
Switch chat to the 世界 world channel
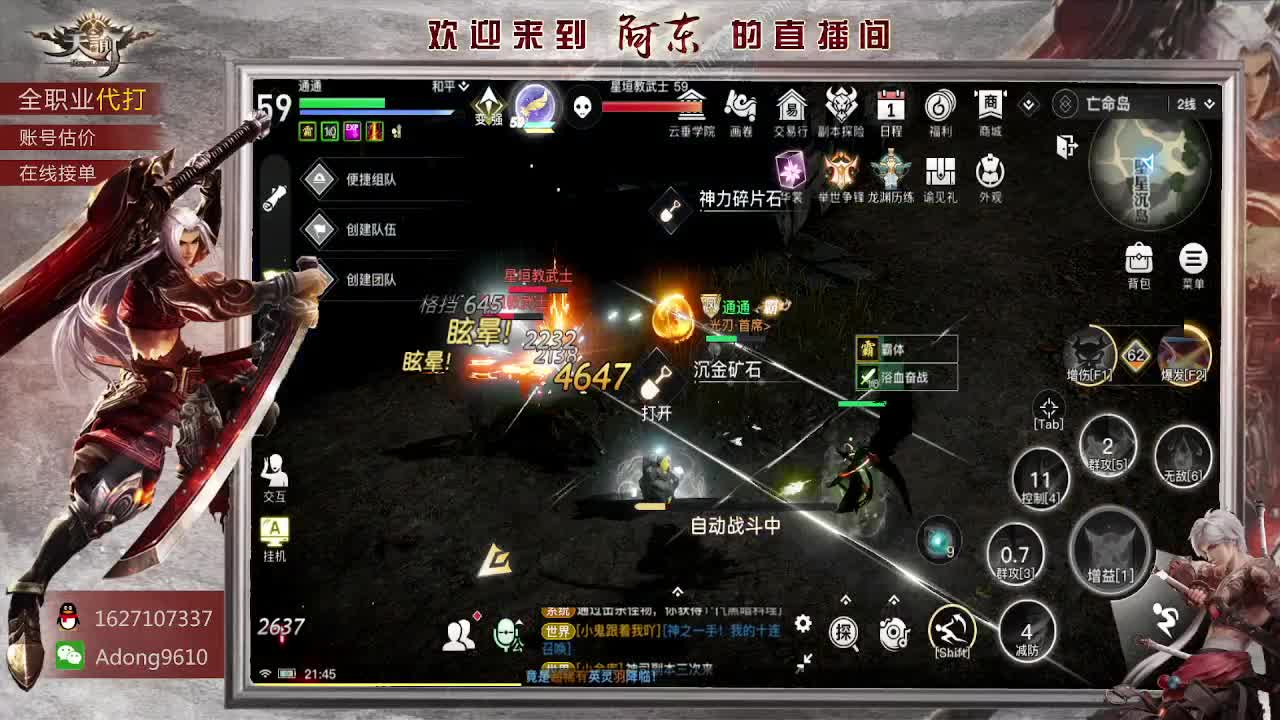point(556,631)
